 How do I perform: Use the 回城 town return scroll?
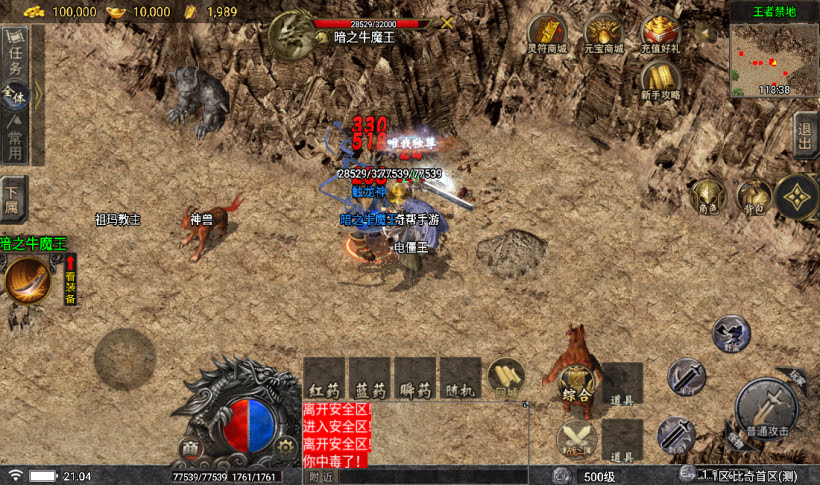506,379
